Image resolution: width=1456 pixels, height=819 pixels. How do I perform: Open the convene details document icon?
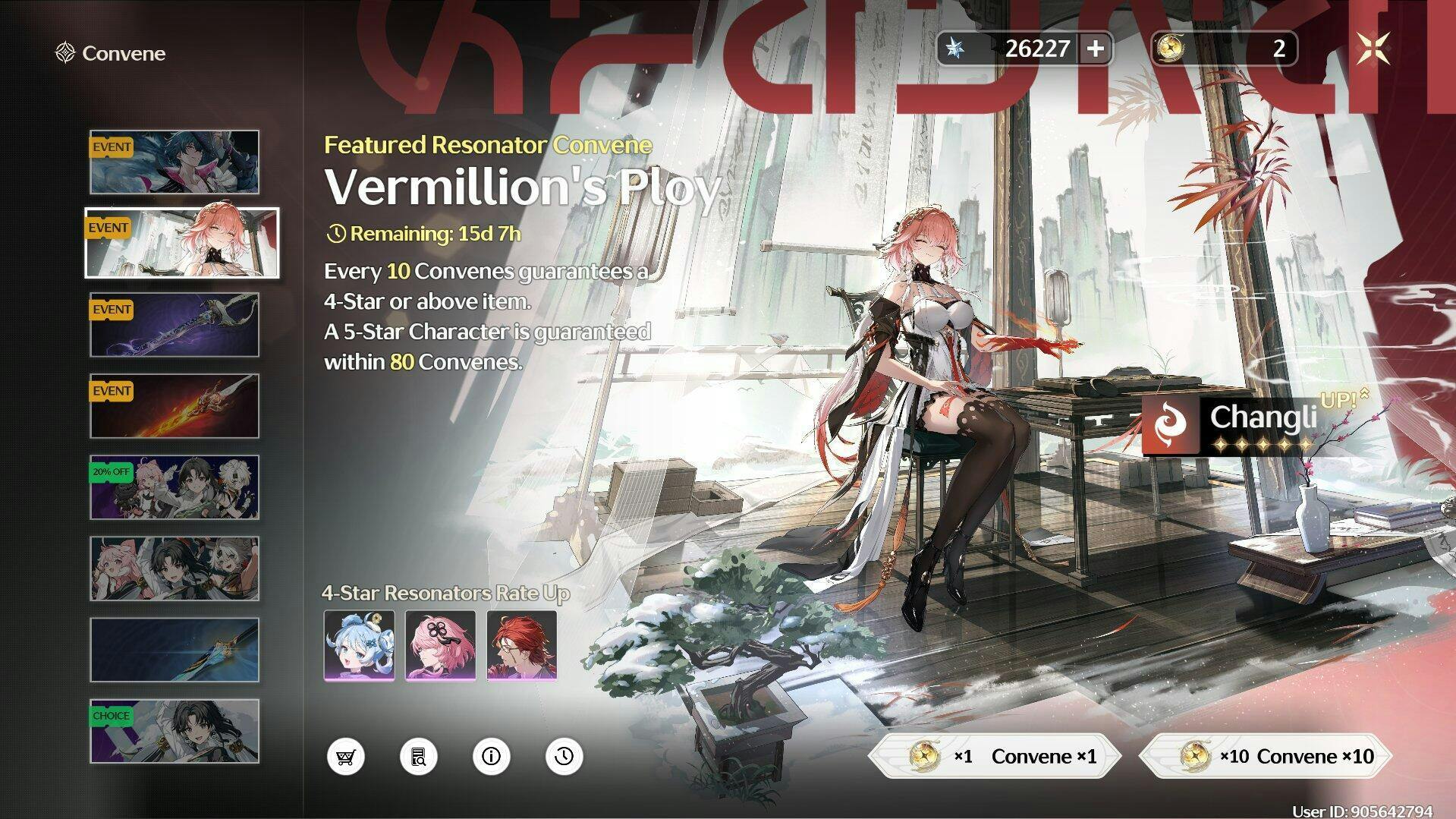(418, 757)
